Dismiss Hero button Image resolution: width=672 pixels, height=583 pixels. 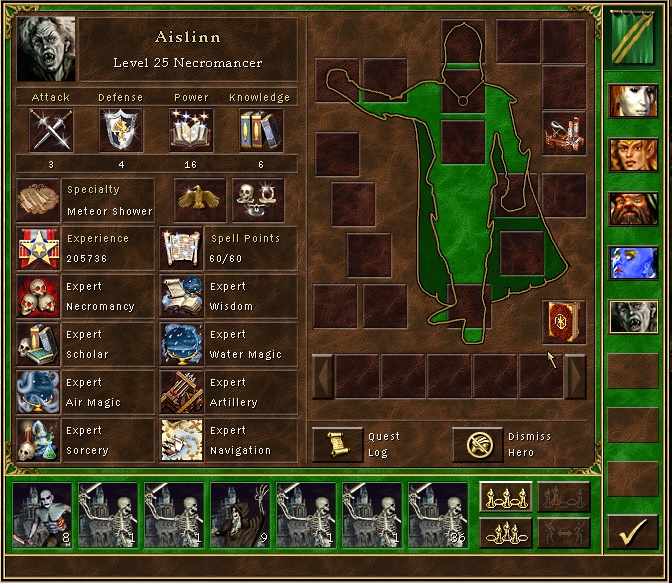click(477, 444)
